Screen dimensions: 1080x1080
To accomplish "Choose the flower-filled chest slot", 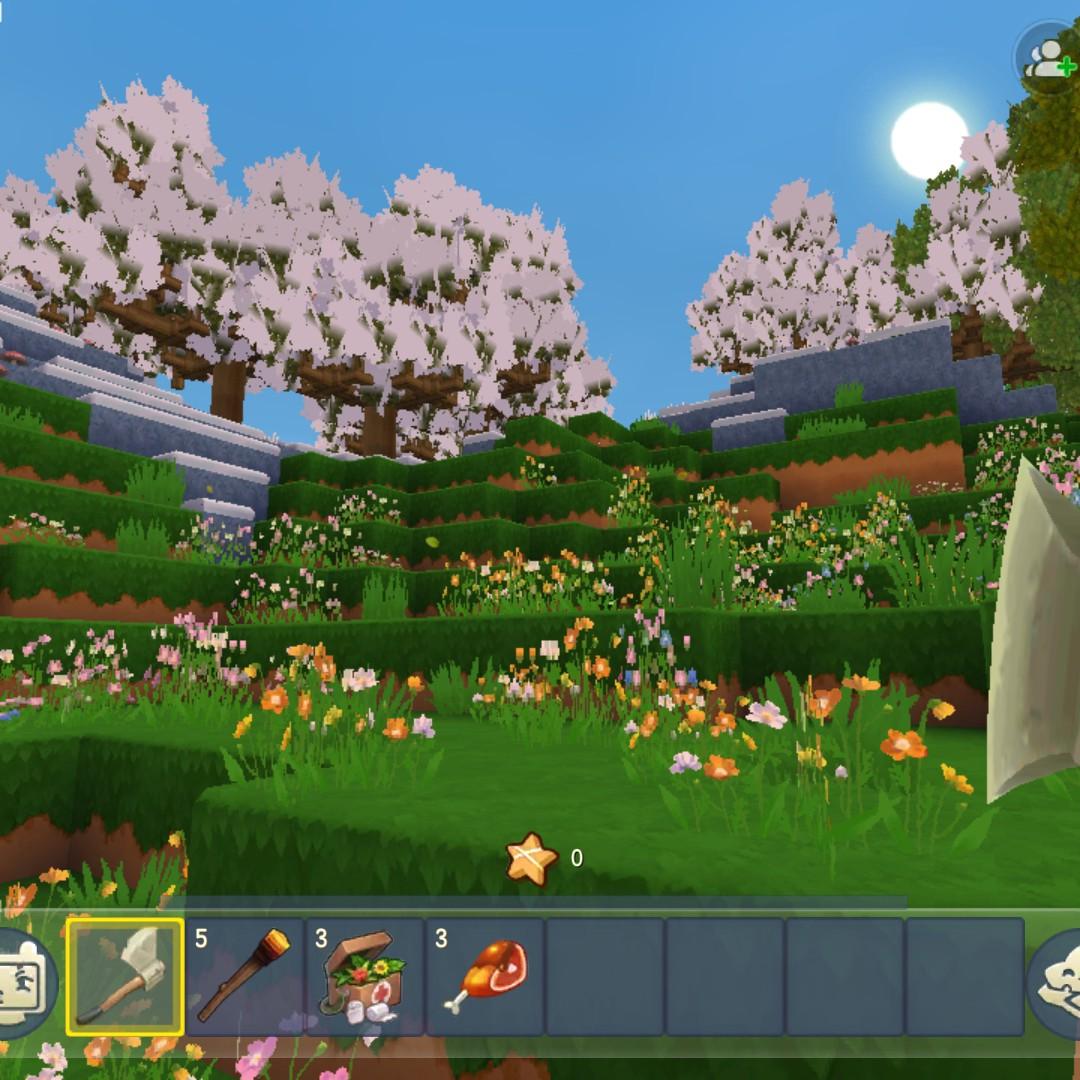I will 365,976.
